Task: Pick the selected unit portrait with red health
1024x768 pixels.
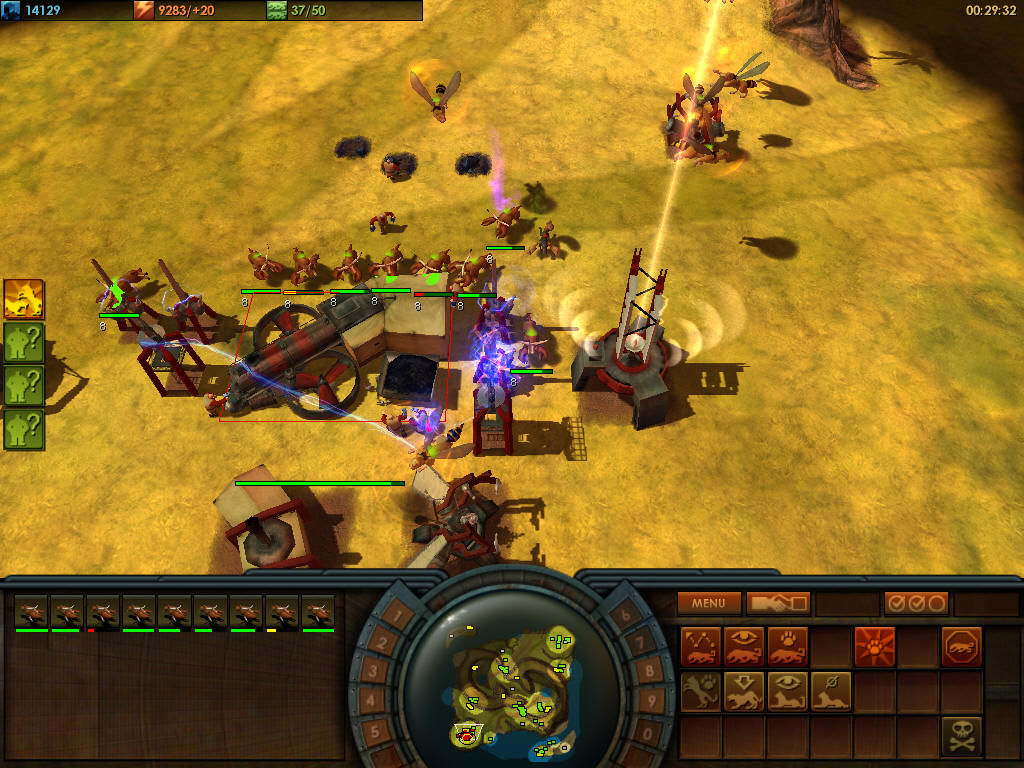Action: click(103, 612)
